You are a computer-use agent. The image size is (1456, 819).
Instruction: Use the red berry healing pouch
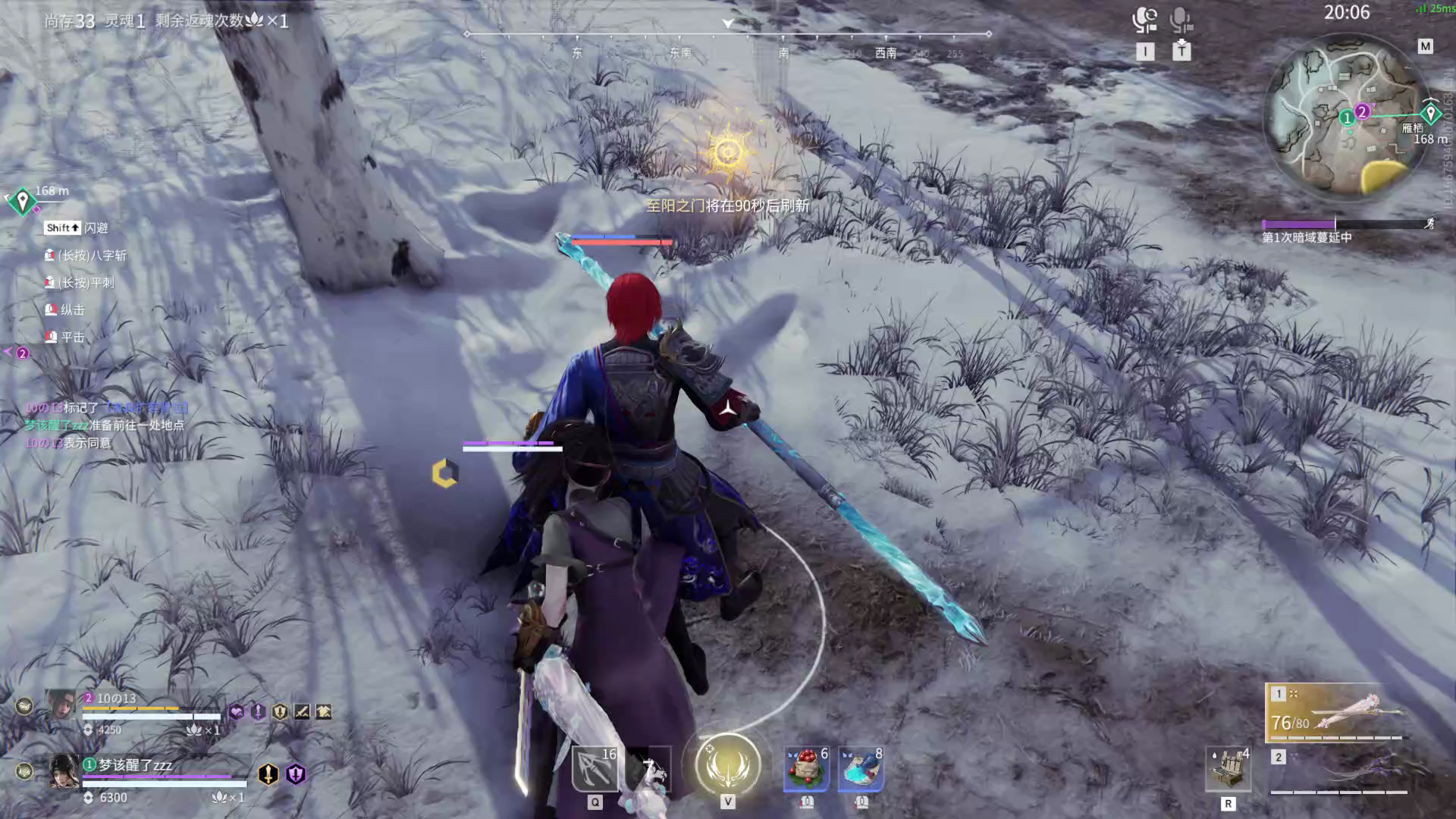(806, 769)
